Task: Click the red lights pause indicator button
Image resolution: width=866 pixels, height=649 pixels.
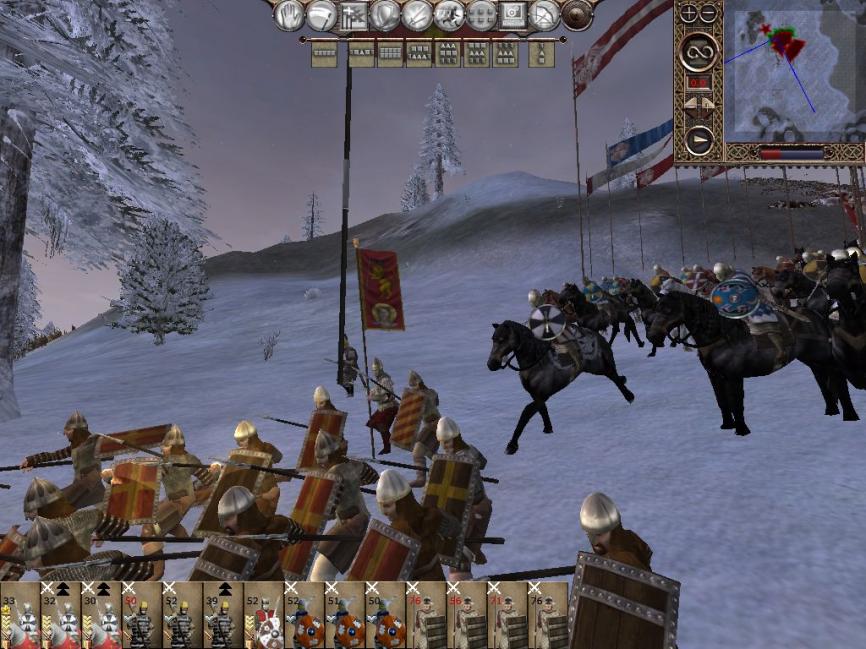Action: click(699, 83)
